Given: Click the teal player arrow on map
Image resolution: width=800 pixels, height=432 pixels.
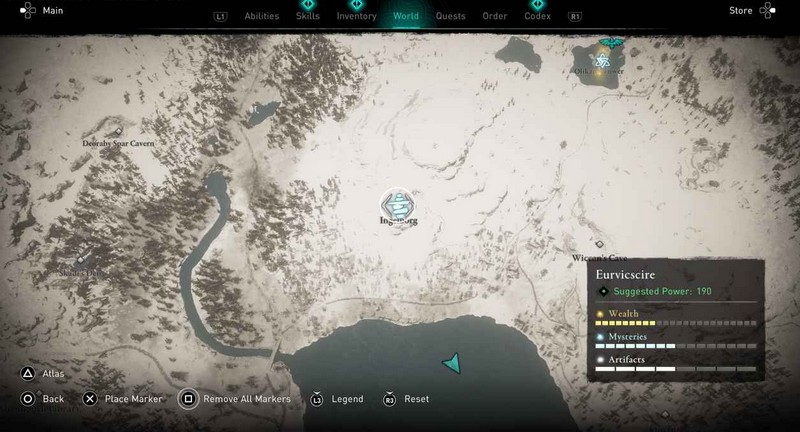Looking at the screenshot, I should pyautogui.click(x=453, y=363).
